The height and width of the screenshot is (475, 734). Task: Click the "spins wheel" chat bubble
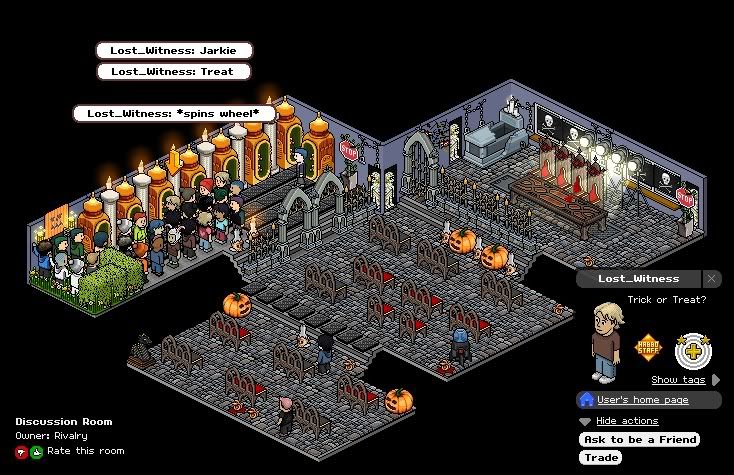[x=174, y=114]
